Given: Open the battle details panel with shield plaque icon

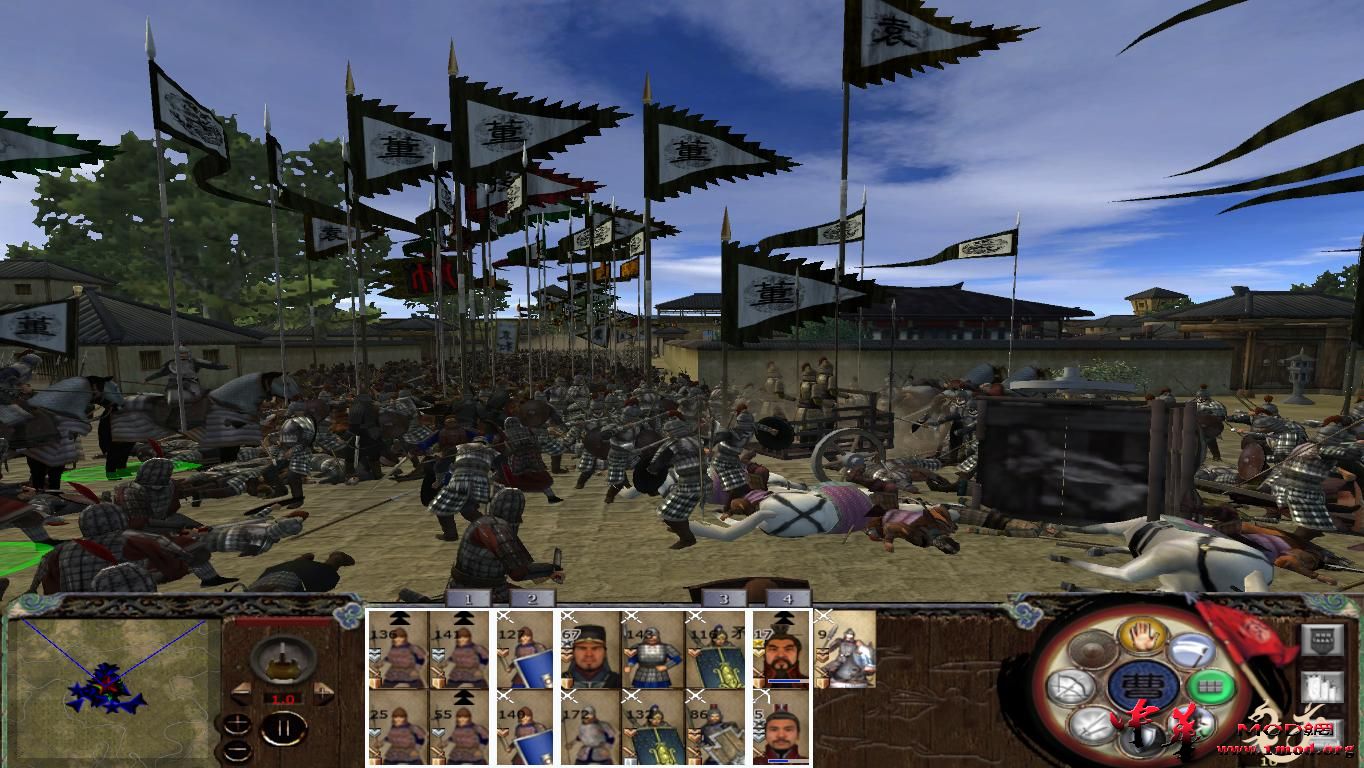Looking at the screenshot, I should (x=1322, y=639).
